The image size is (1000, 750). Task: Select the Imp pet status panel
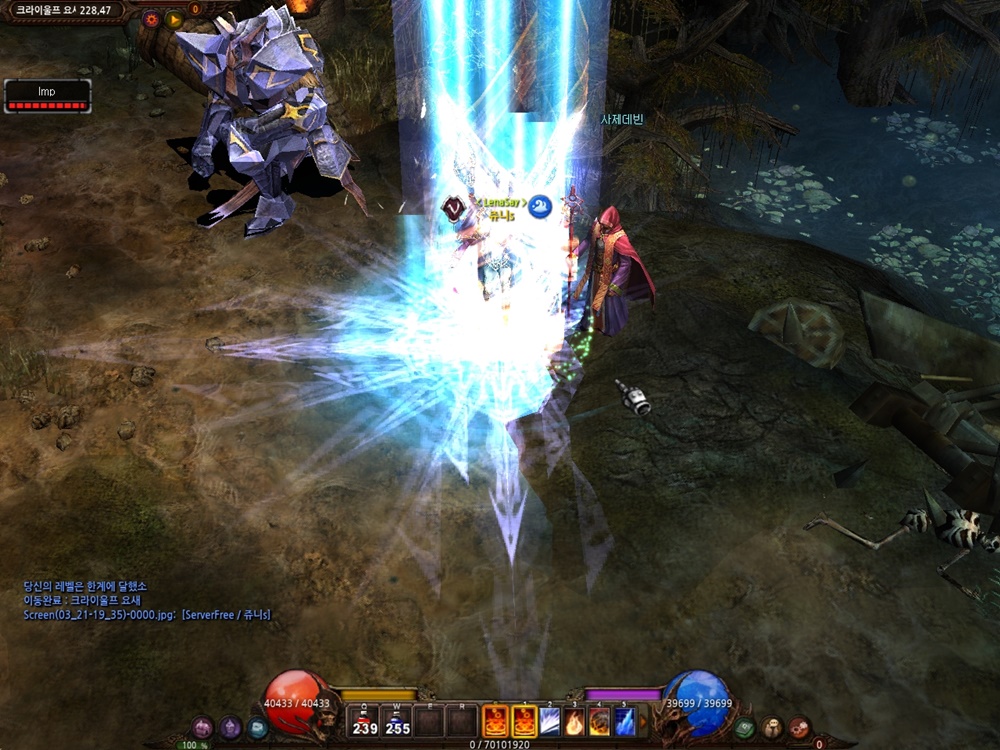[x=47, y=96]
